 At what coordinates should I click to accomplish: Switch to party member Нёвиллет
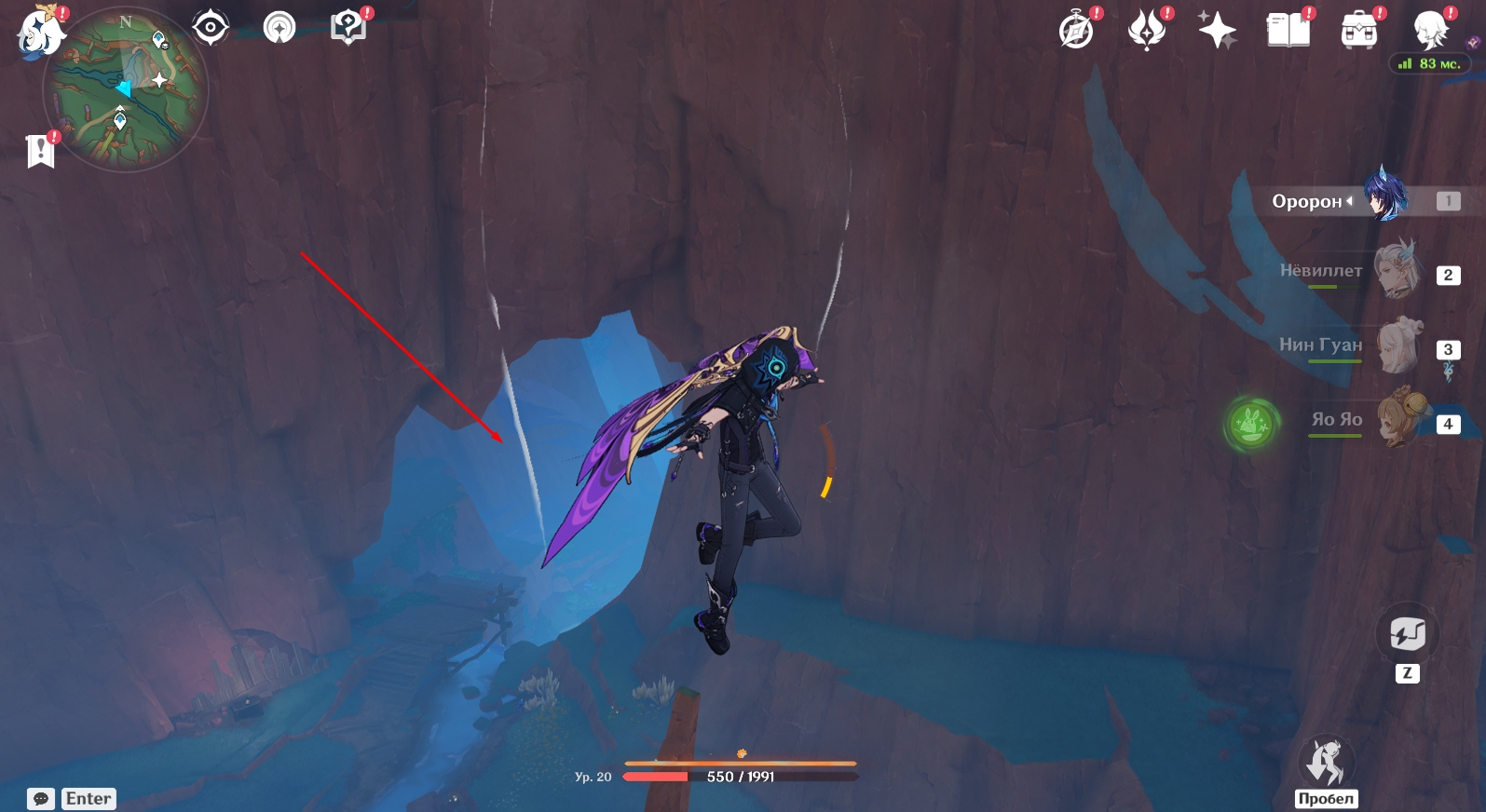click(x=1397, y=271)
